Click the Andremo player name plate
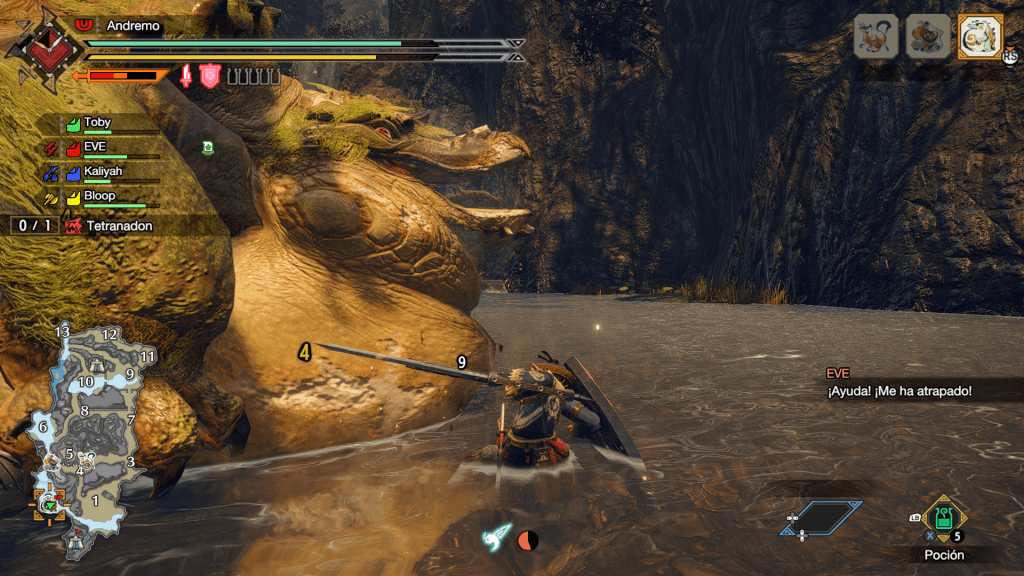The width and height of the screenshot is (1024, 576). point(132,26)
